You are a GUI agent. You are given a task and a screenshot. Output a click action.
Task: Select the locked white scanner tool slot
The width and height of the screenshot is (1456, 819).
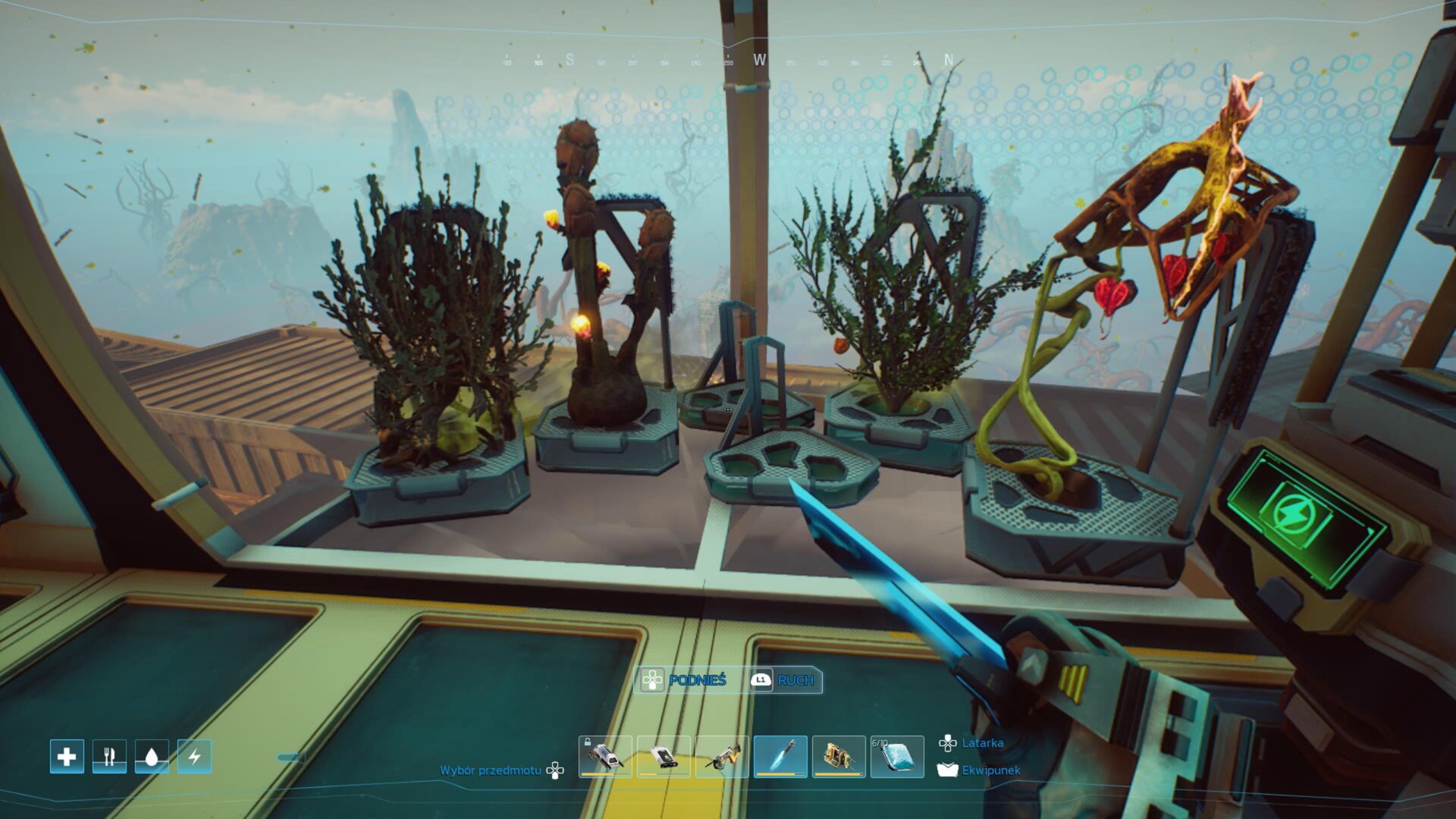605,756
